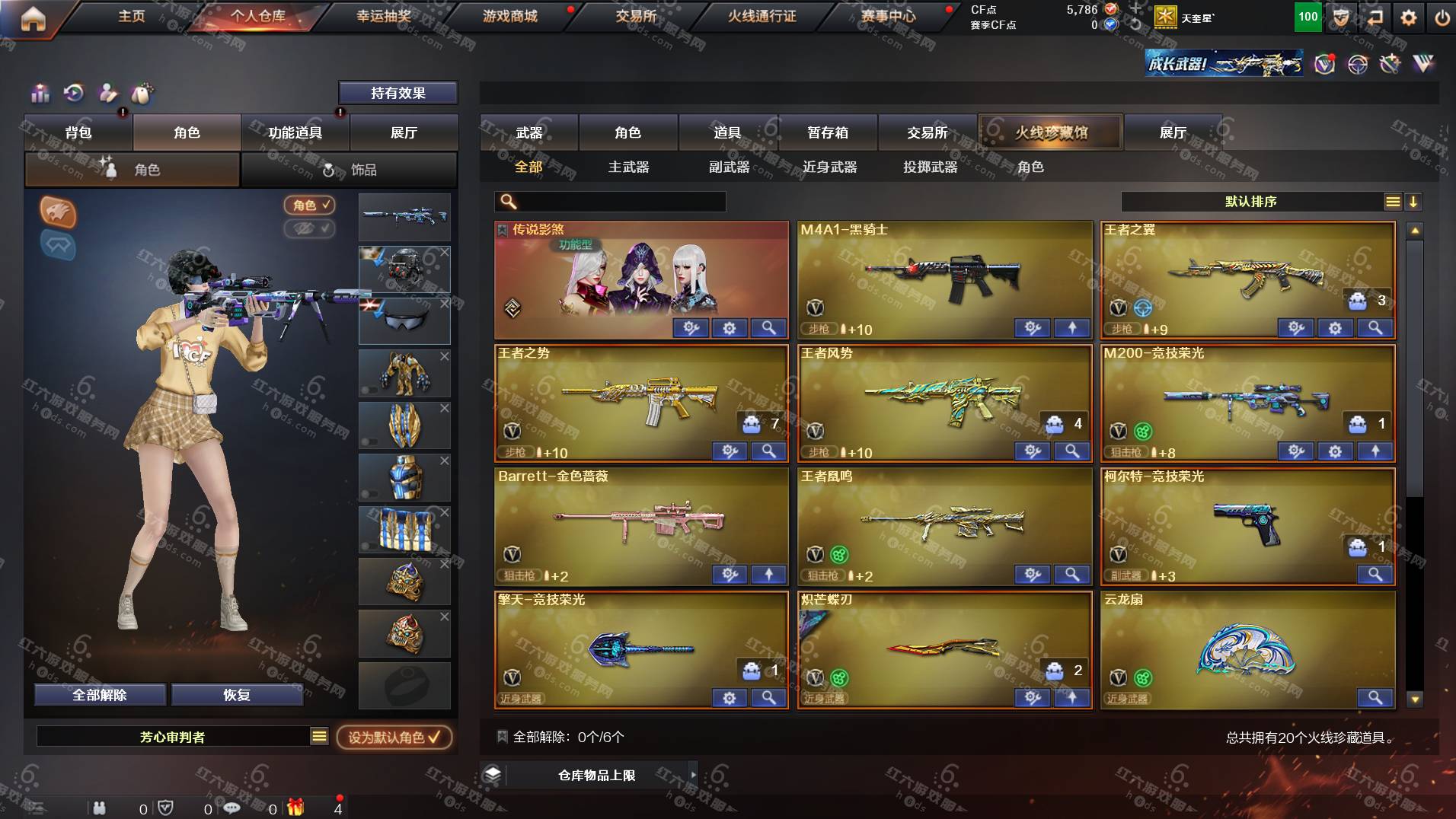Expand the 仓库物品上限 arrow at the bottom
The image size is (1456, 819).
[x=691, y=775]
